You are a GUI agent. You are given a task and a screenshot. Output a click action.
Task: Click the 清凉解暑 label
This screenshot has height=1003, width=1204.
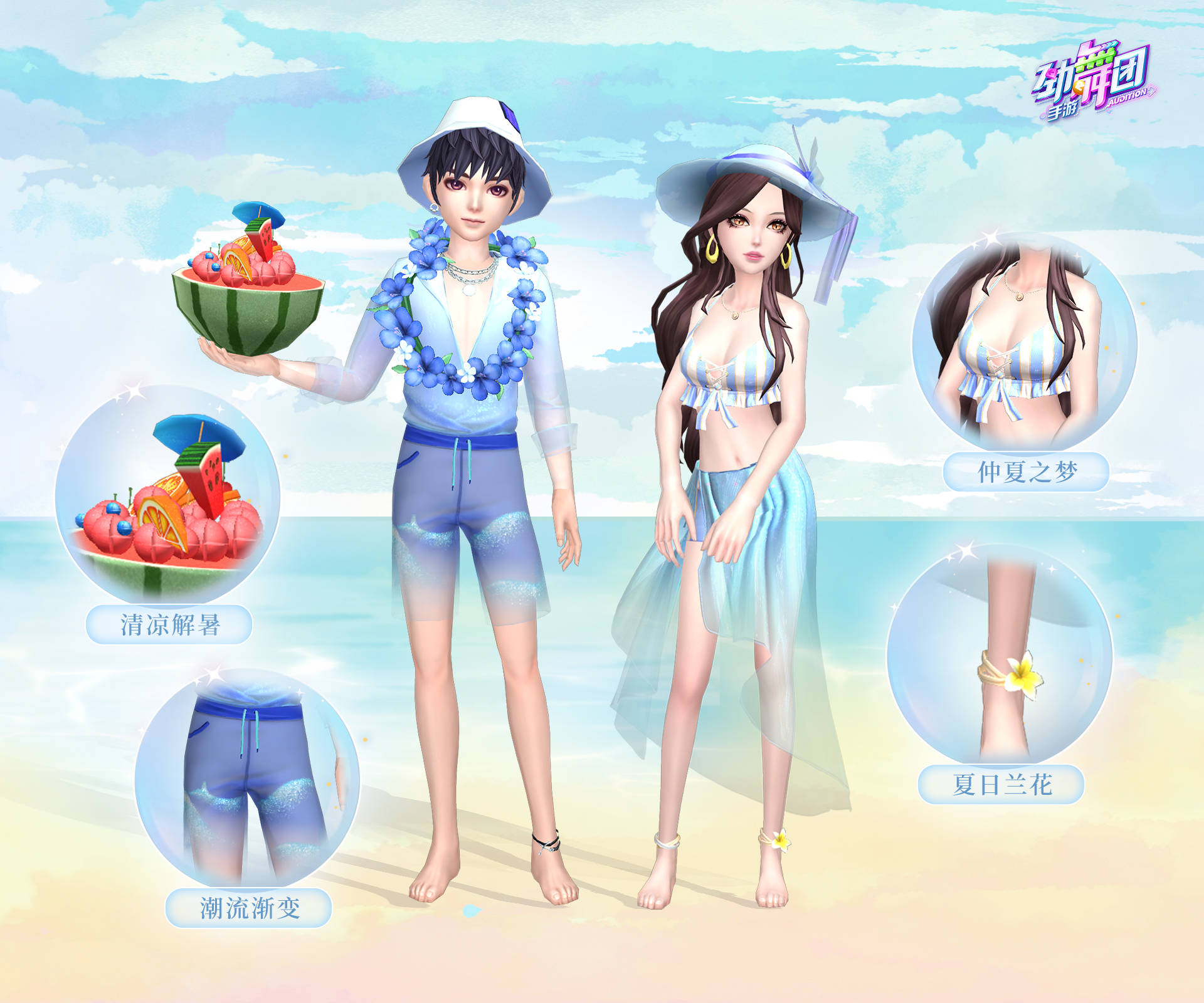click(169, 625)
